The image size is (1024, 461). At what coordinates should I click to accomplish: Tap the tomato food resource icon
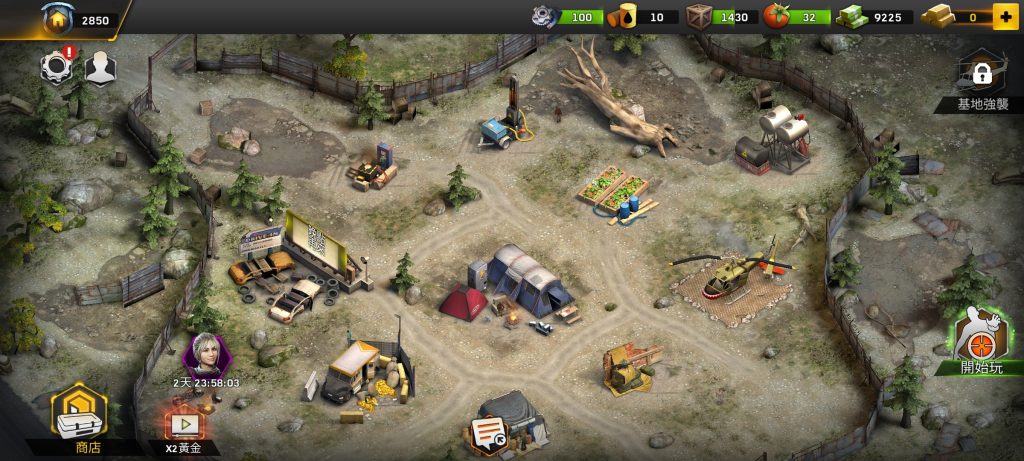click(x=777, y=16)
